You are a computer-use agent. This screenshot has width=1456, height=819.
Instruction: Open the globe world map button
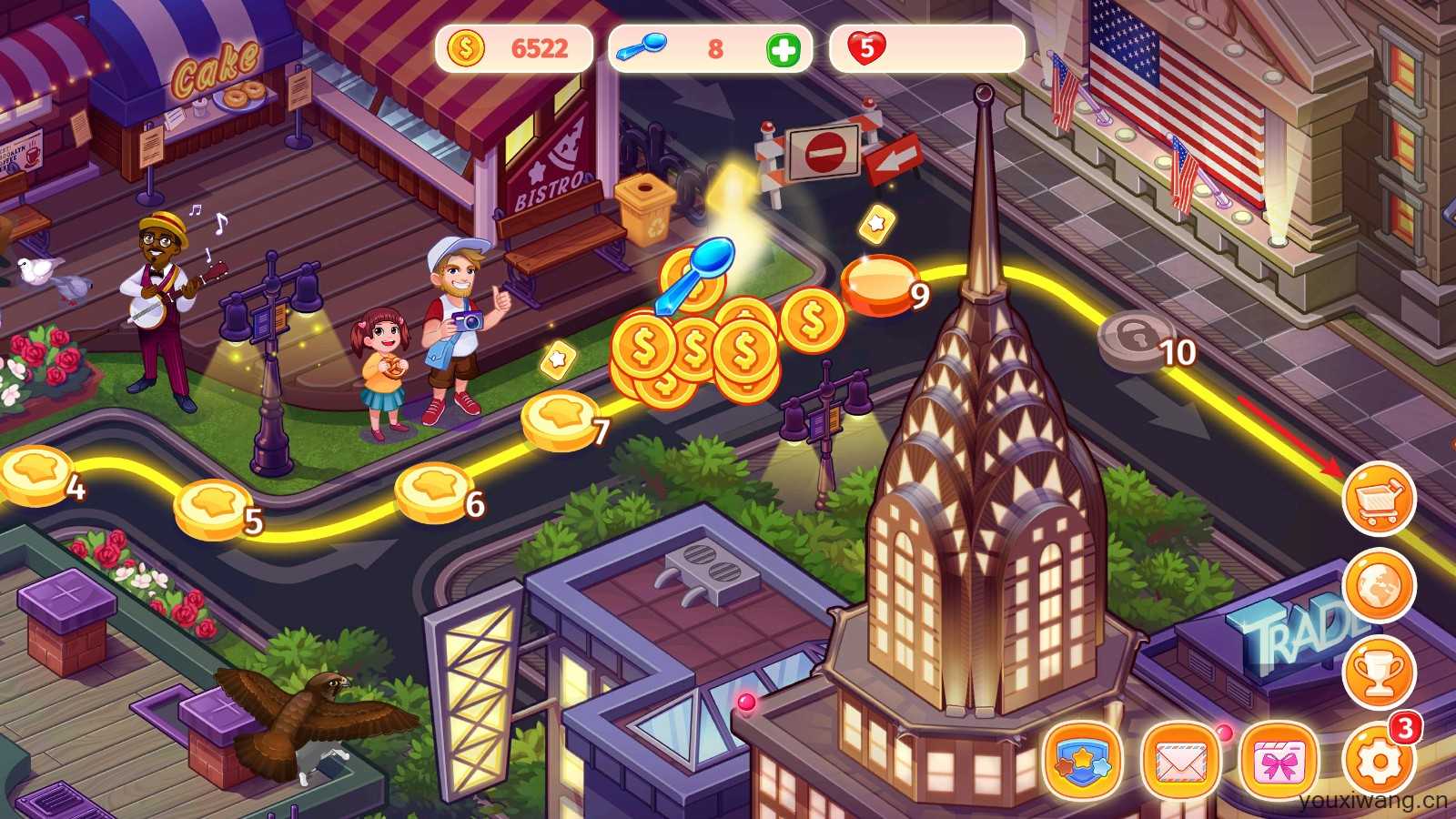[1380, 586]
